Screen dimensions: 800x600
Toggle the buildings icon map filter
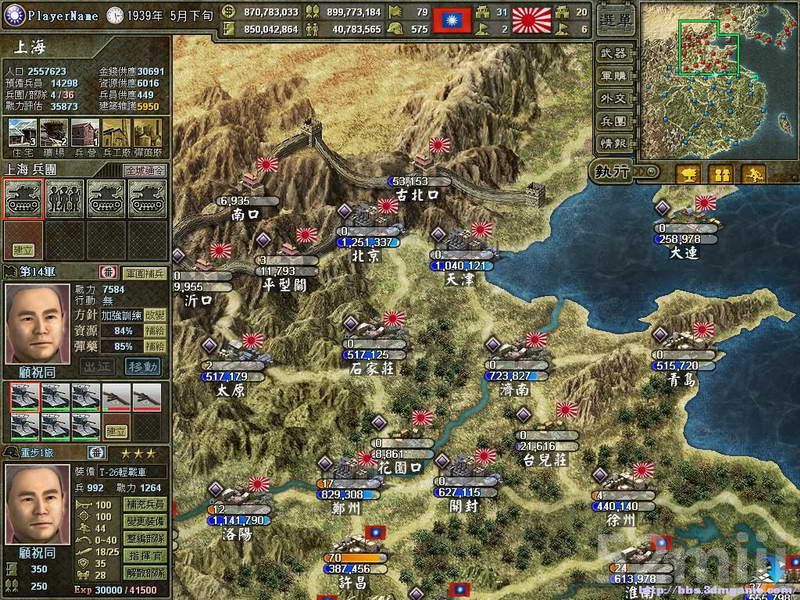pos(719,174)
